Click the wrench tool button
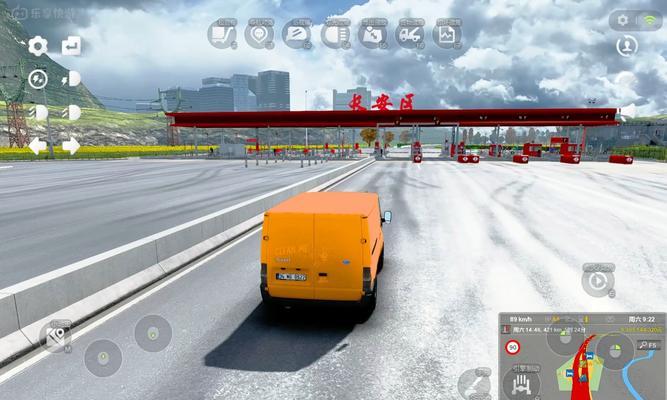This screenshot has height=400, width=667. pyautogui.click(x=474, y=383)
